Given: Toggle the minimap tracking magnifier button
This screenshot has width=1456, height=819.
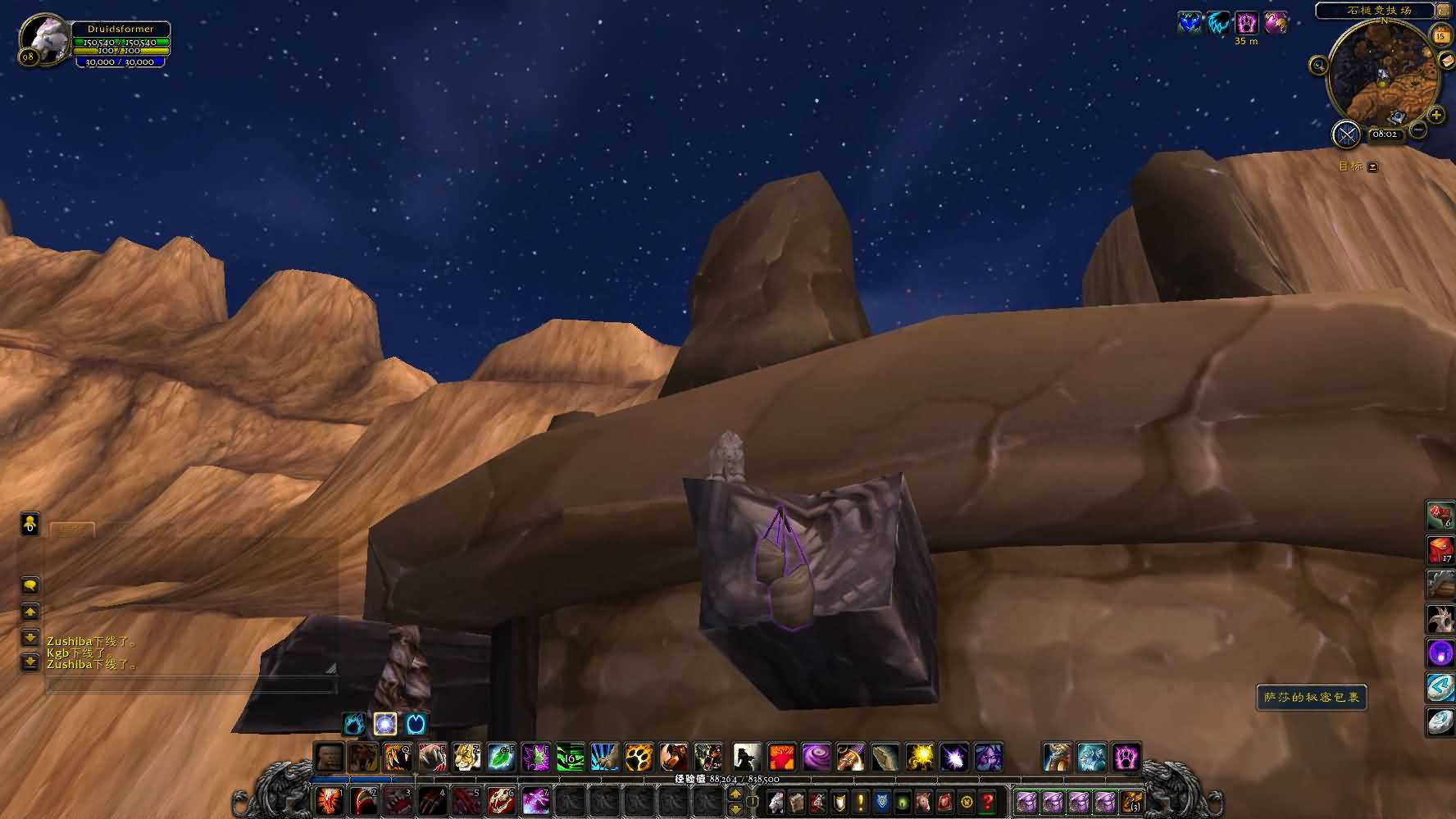Looking at the screenshot, I should 1318,65.
